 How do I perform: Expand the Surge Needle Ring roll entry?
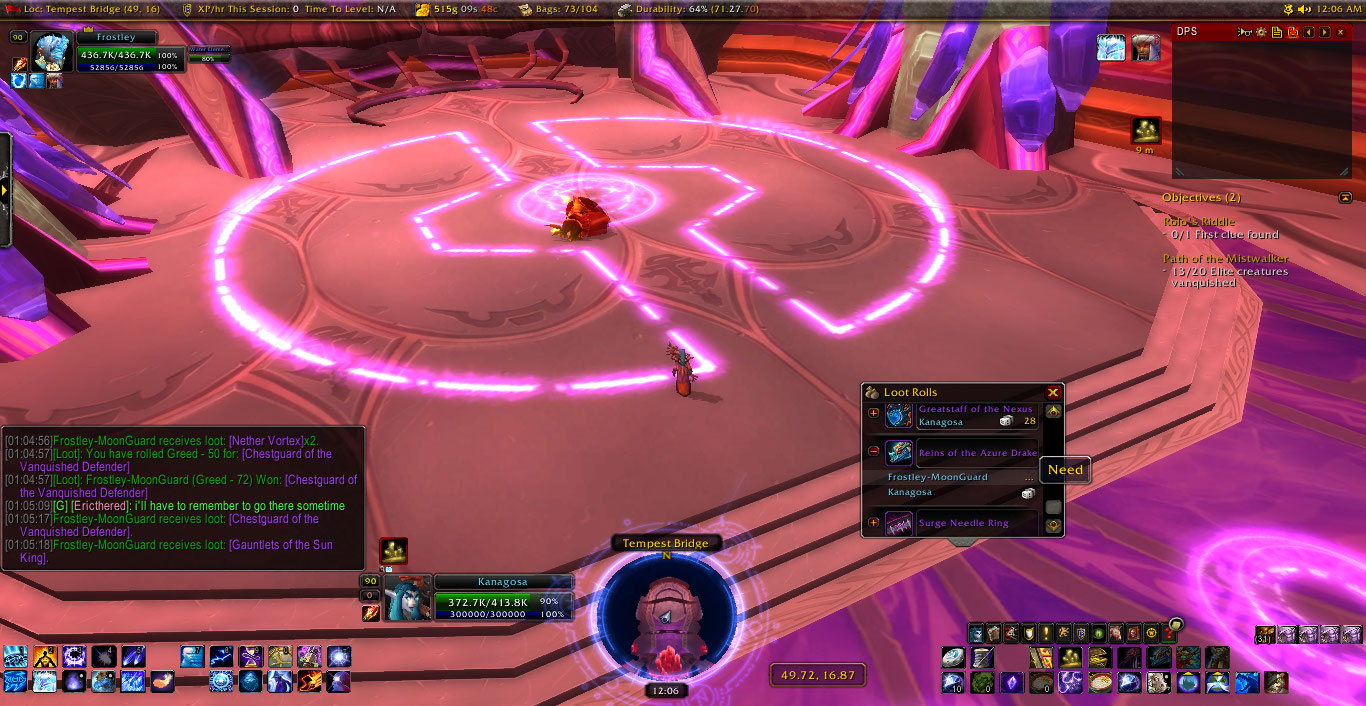(x=873, y=523)
